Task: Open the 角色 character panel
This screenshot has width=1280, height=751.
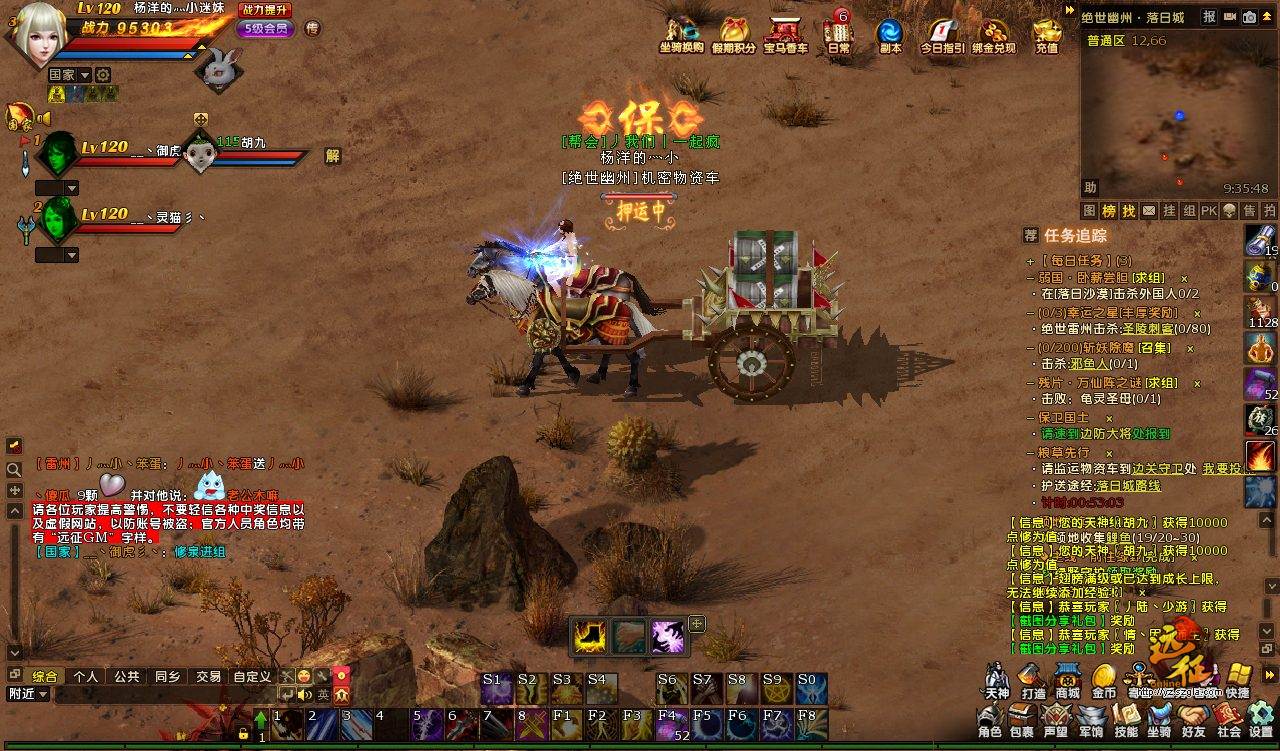Action: pyautogui.click(x=989, y=717)
